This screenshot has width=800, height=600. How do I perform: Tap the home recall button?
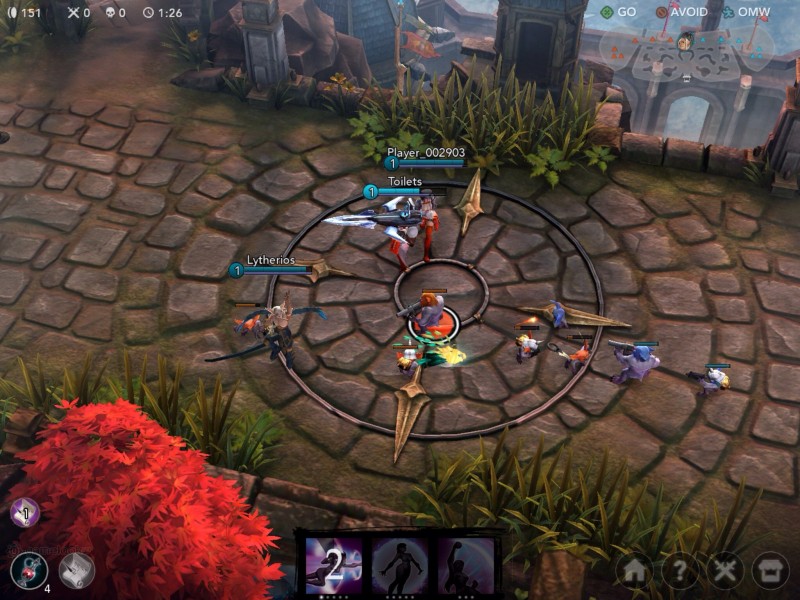(634, 571)
